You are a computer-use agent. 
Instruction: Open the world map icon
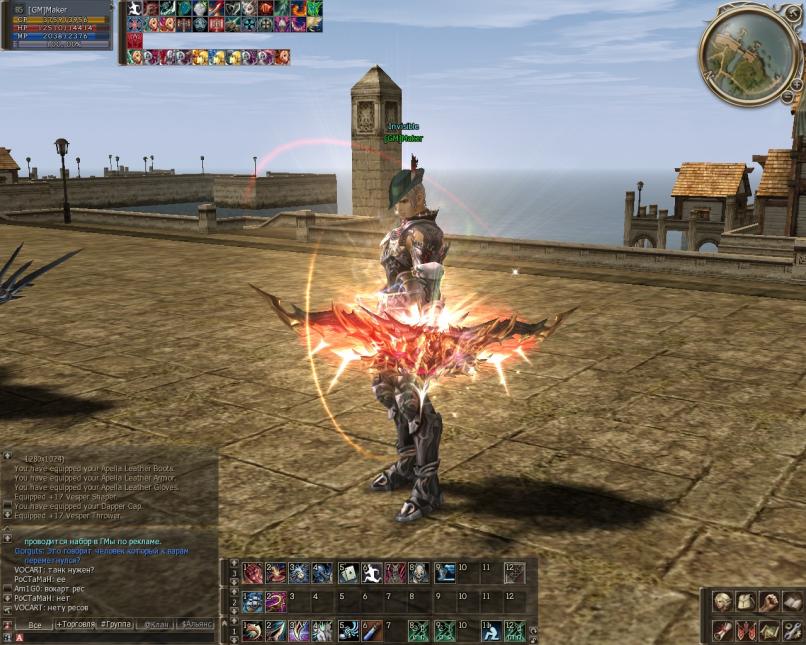pyautogui.click(x=768, y=630)
